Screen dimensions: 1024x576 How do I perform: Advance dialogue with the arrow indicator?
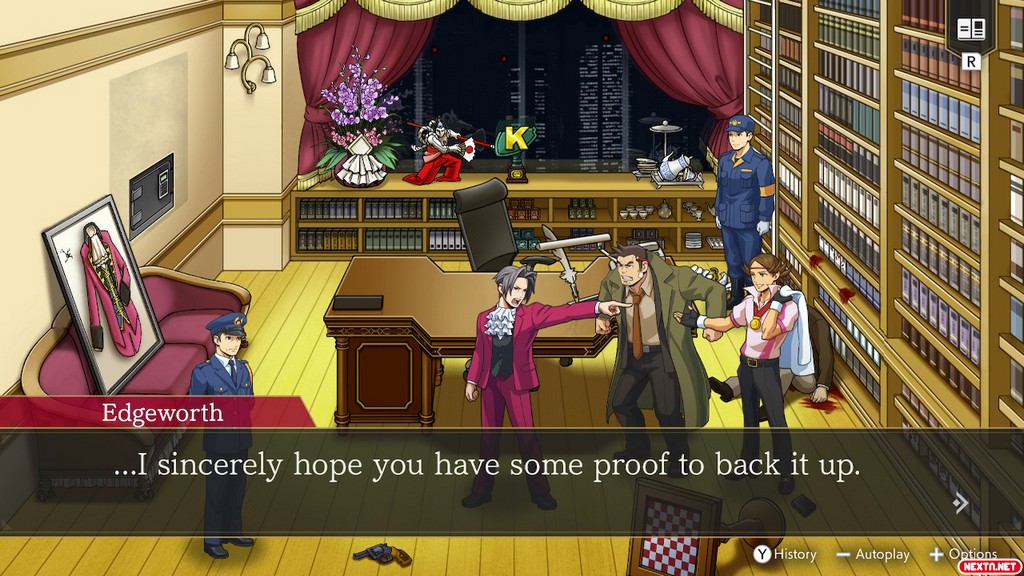point(961,503)
